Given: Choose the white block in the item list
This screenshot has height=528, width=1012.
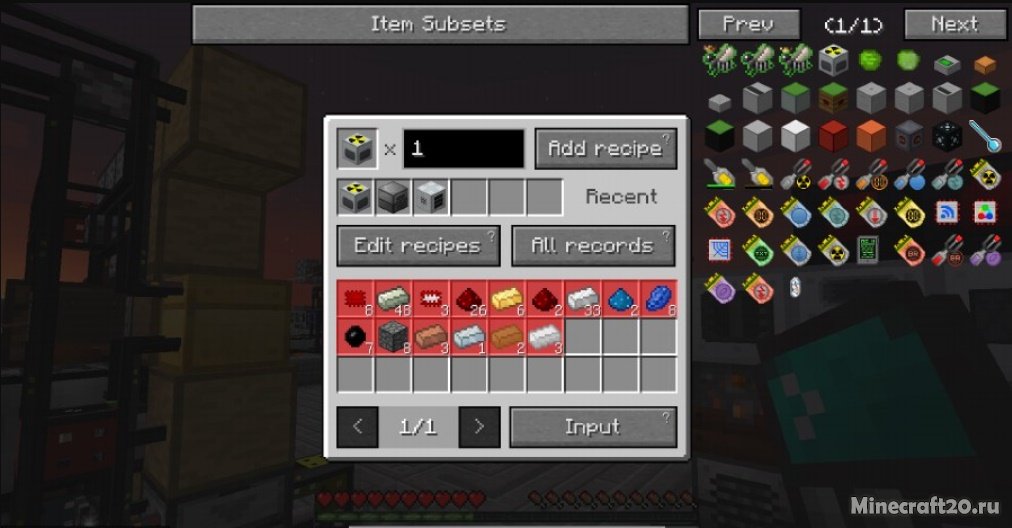Looking at the screenshot, I should point(795,135).
